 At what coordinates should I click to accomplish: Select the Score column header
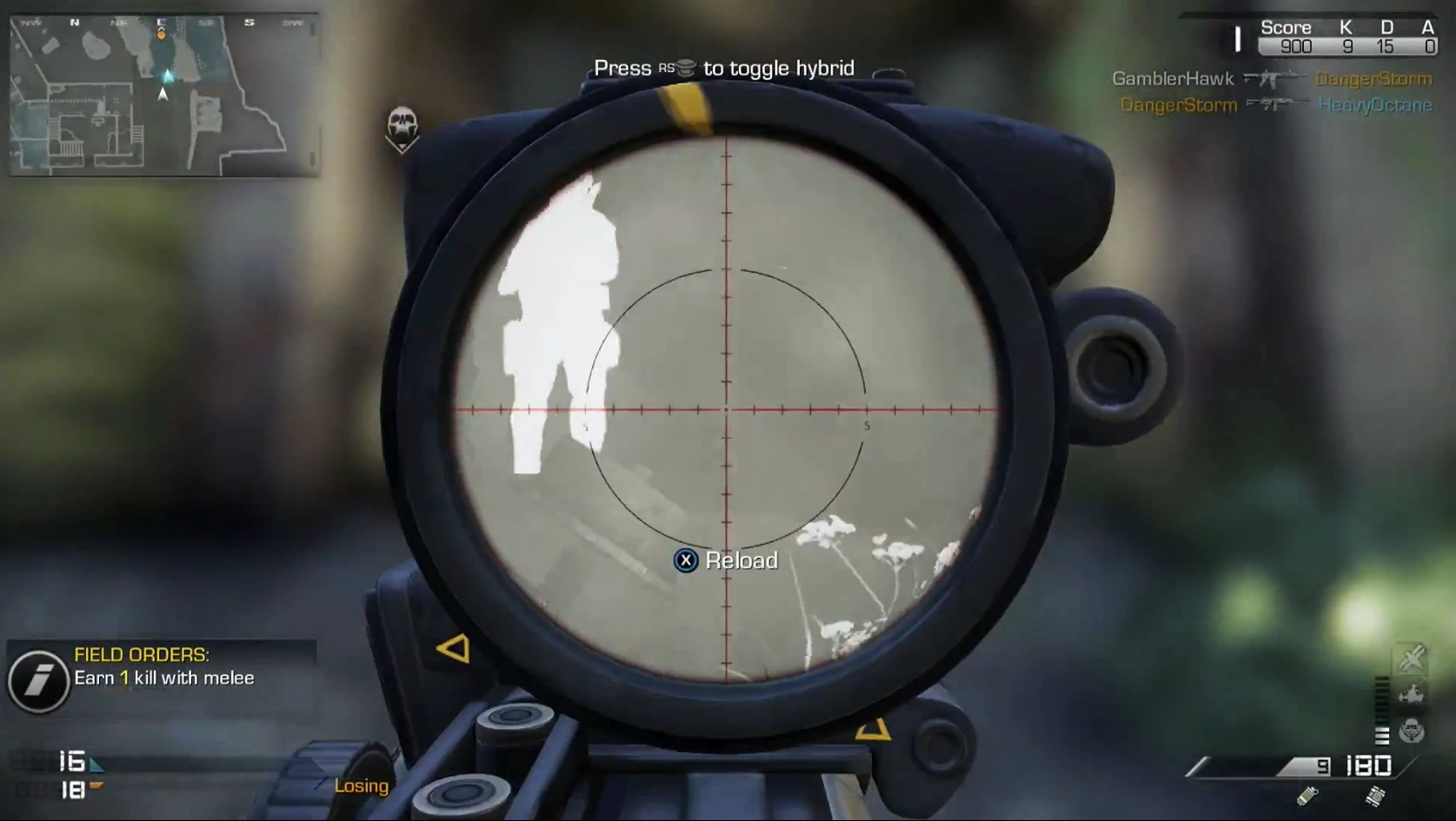(1286, 27)
